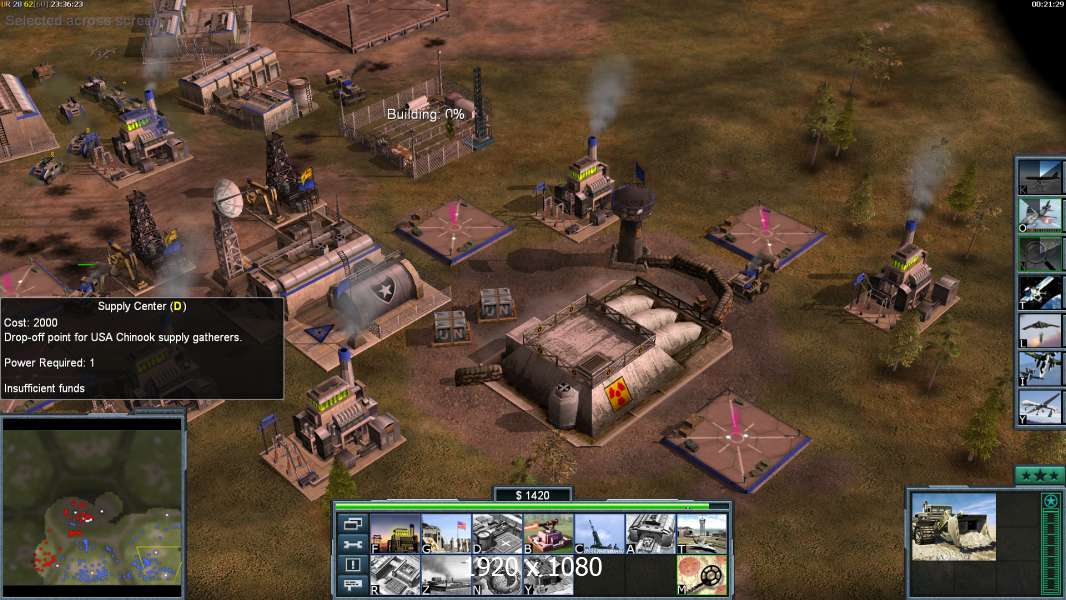Activate the mine-clearing disarm command icon
The width and height of the screenshot is (1066, 600).
tap(701, 574)
